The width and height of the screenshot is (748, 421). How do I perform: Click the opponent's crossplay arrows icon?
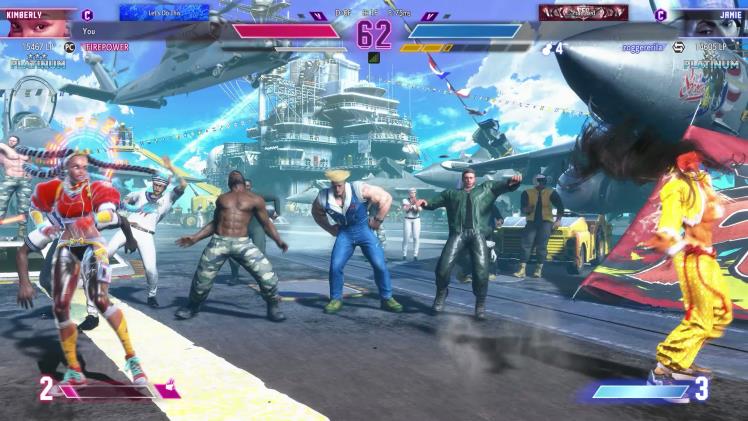677,47
